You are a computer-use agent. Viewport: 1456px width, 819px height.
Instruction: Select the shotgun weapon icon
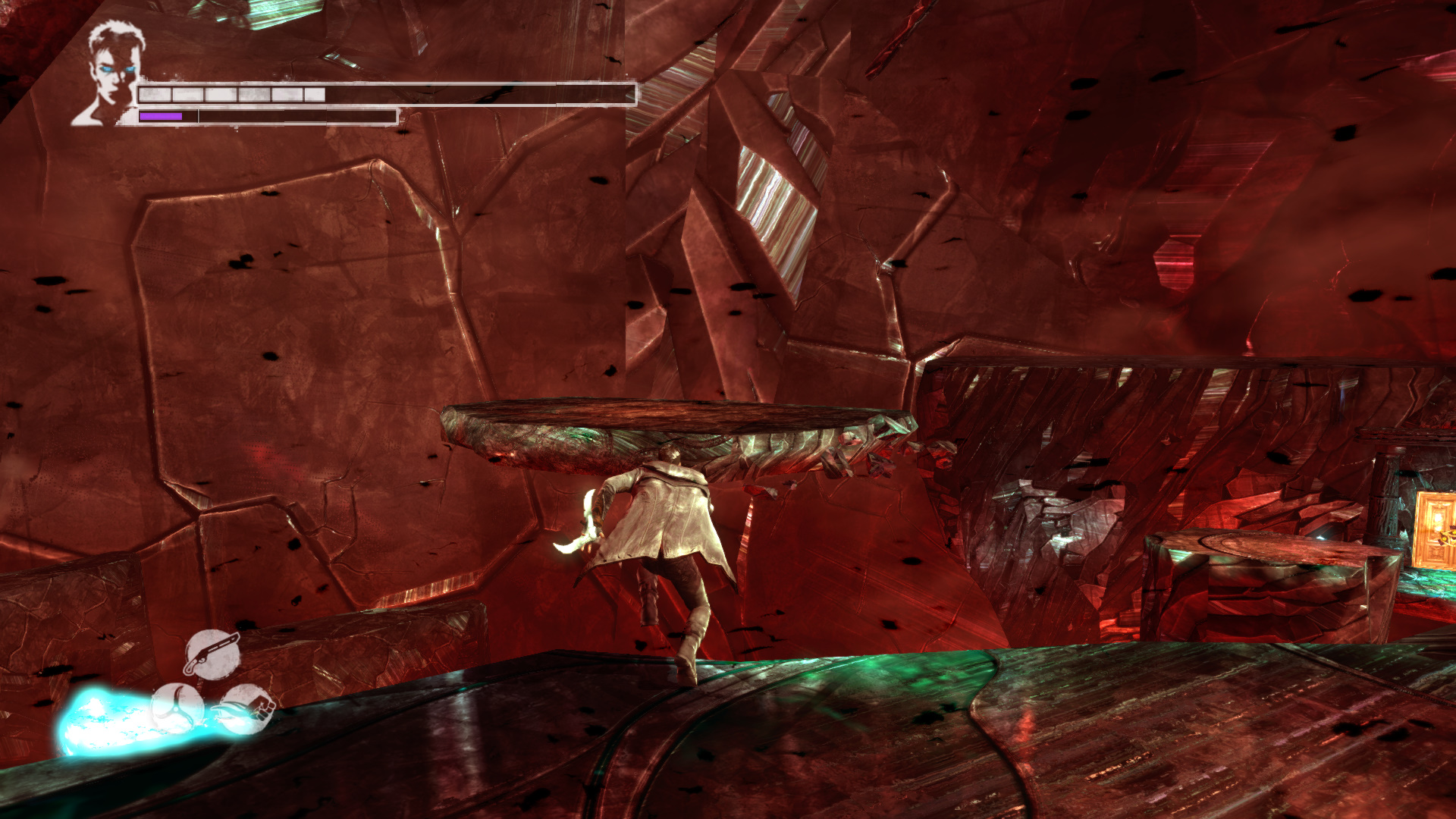(x=212, y=654)
